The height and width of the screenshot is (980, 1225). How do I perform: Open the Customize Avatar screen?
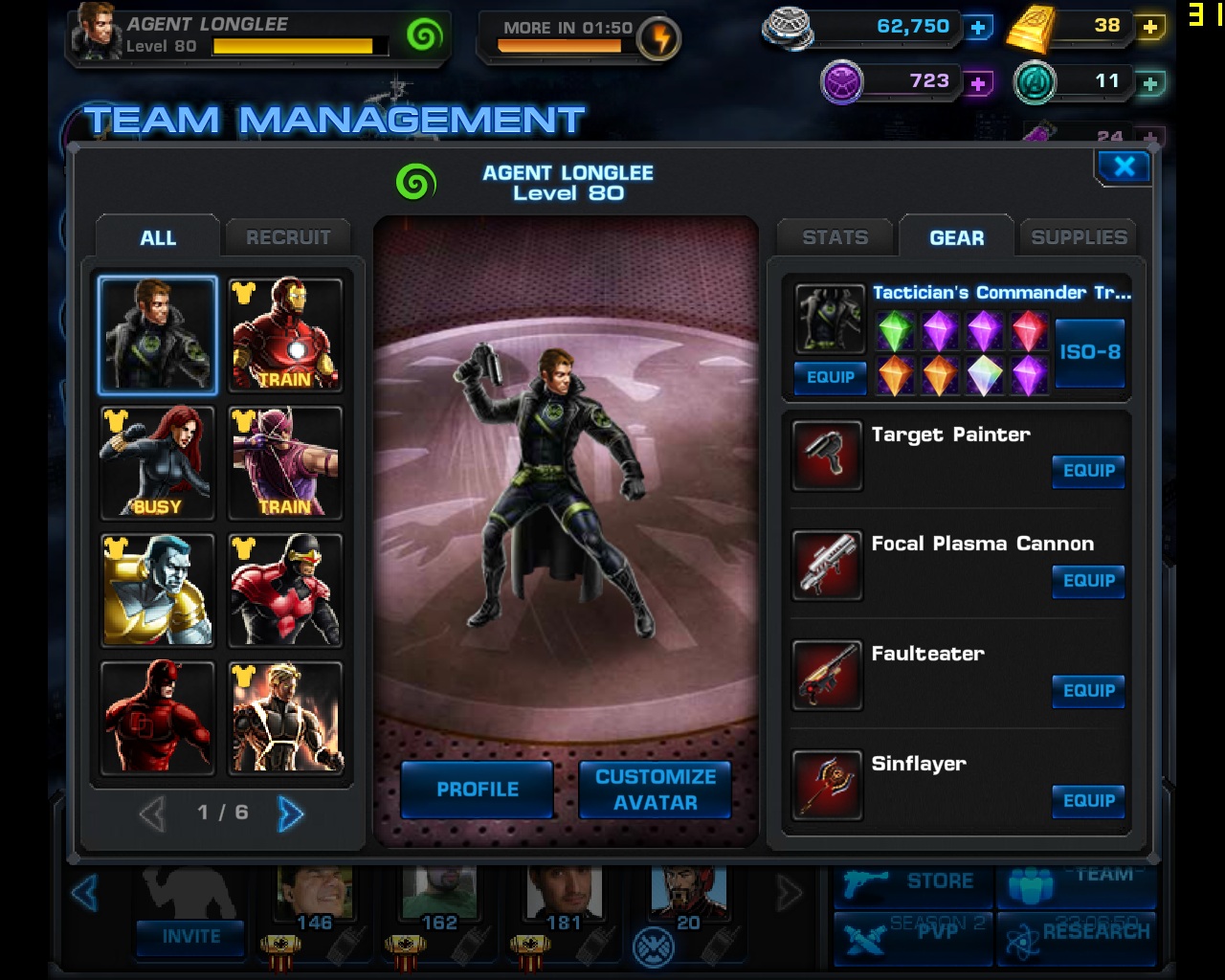click(655, 791)
